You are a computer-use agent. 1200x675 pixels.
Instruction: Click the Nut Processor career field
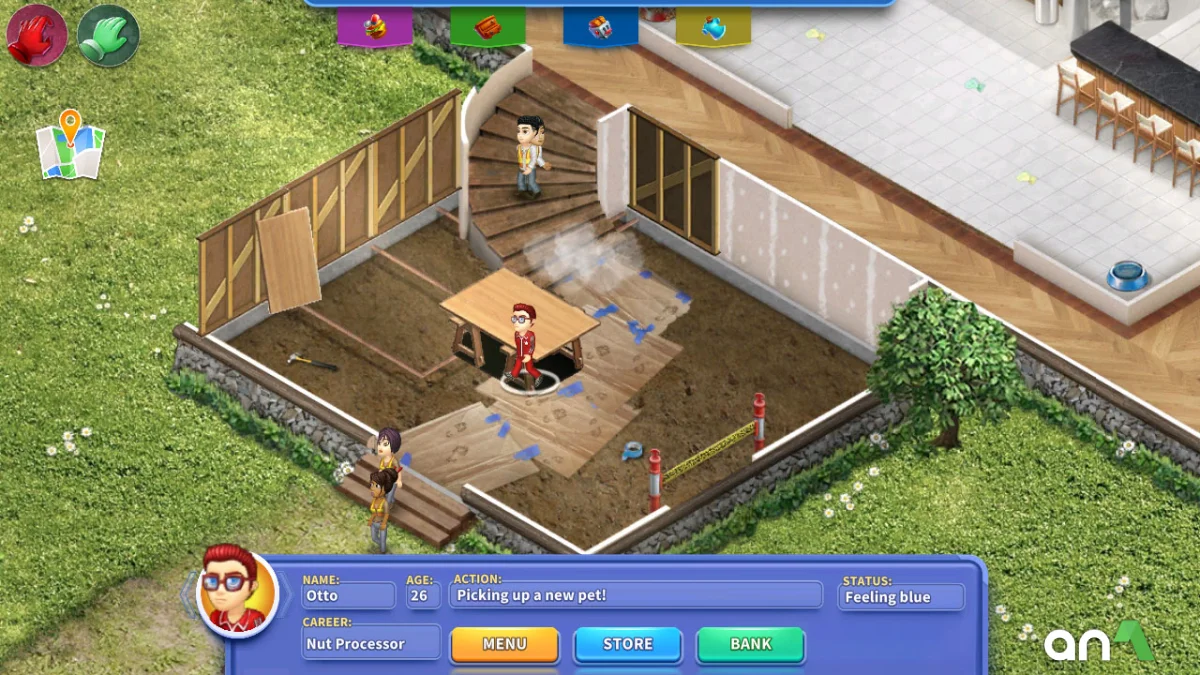point(371,643)
